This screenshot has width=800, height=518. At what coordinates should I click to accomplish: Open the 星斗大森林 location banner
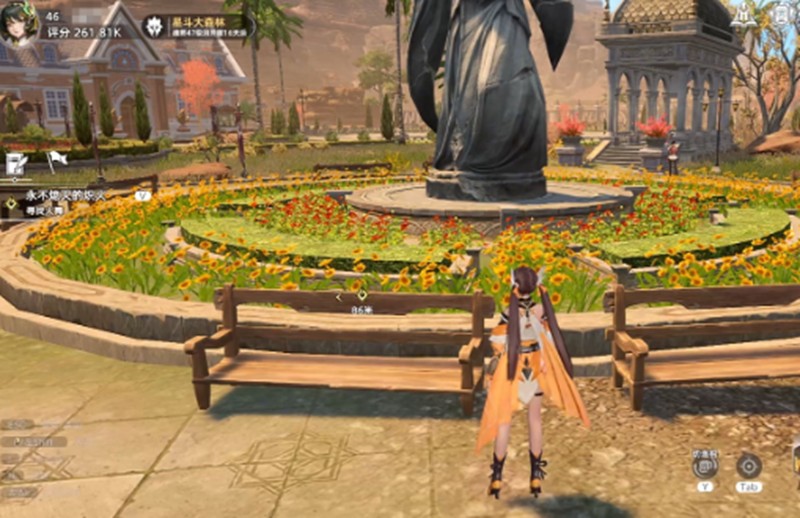196,25
